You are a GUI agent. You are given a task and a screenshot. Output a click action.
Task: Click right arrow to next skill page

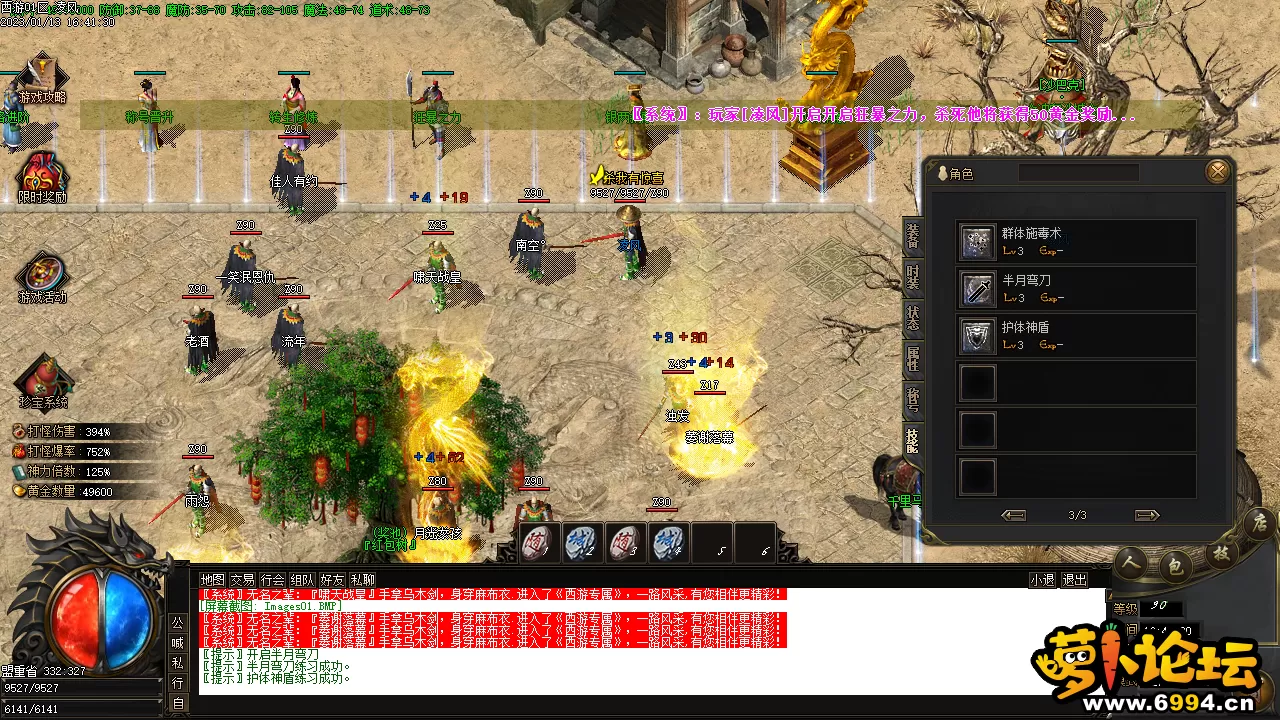pyautogui.click(x=1146, y=515)
